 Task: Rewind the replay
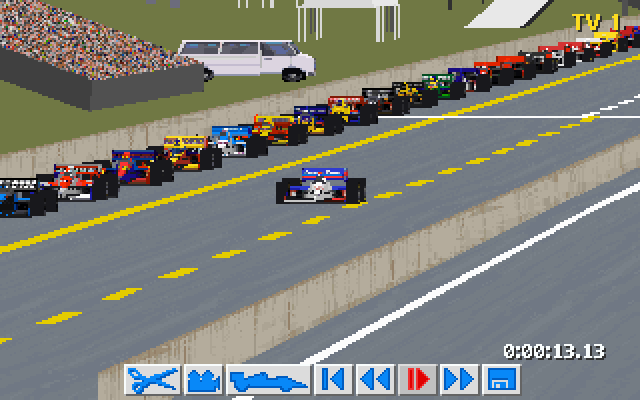click(375, 380)
